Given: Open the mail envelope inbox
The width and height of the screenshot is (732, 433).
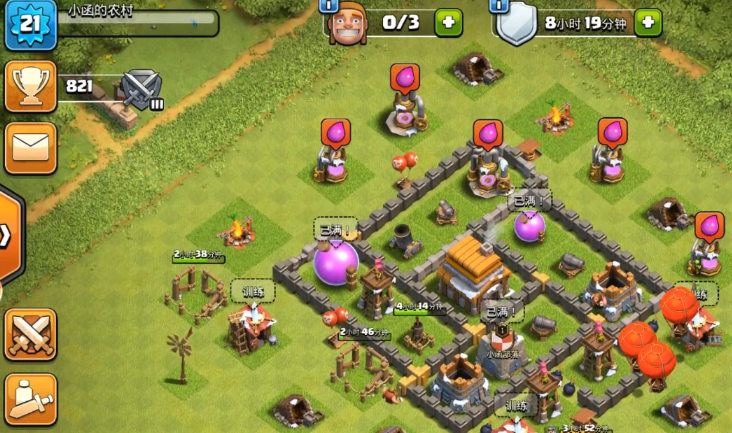Looking at the screenshot, I should pos(30,148).
